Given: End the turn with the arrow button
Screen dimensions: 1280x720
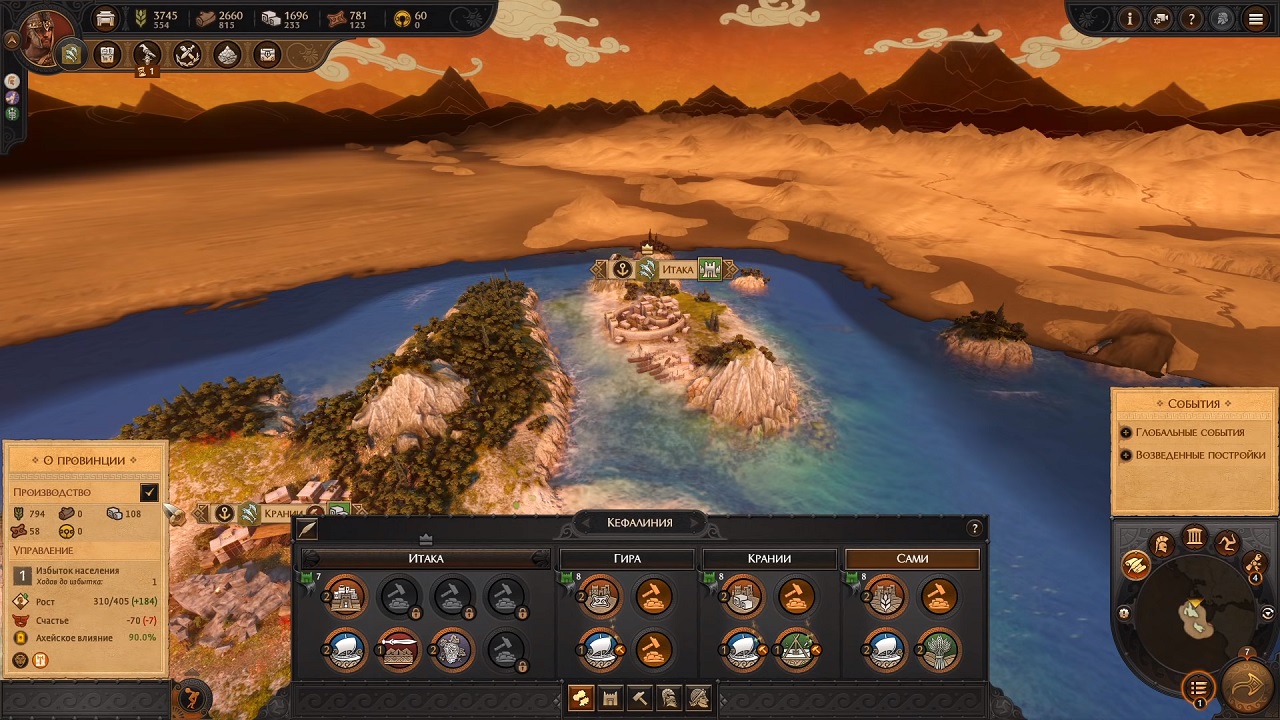Looking at the screenshot, I should [x=1246, y=688].
